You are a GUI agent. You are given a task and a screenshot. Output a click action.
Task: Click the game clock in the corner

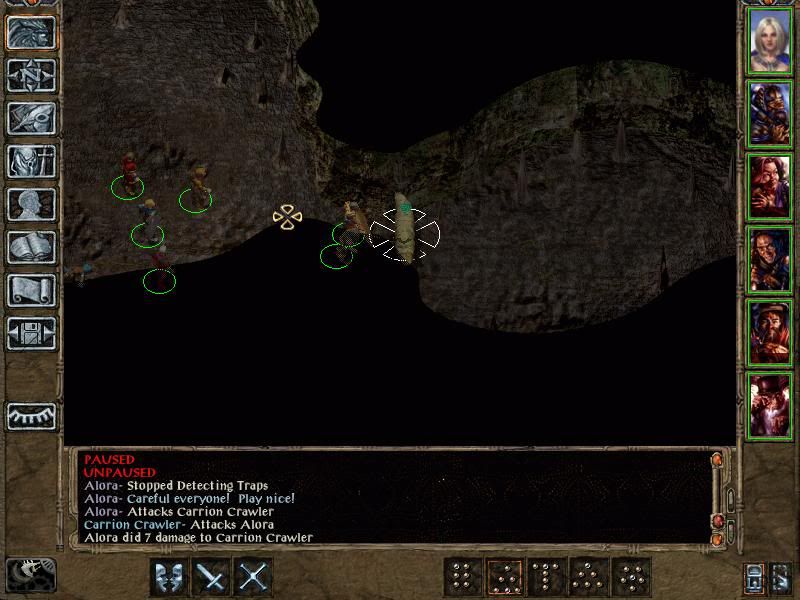(30, 574)
